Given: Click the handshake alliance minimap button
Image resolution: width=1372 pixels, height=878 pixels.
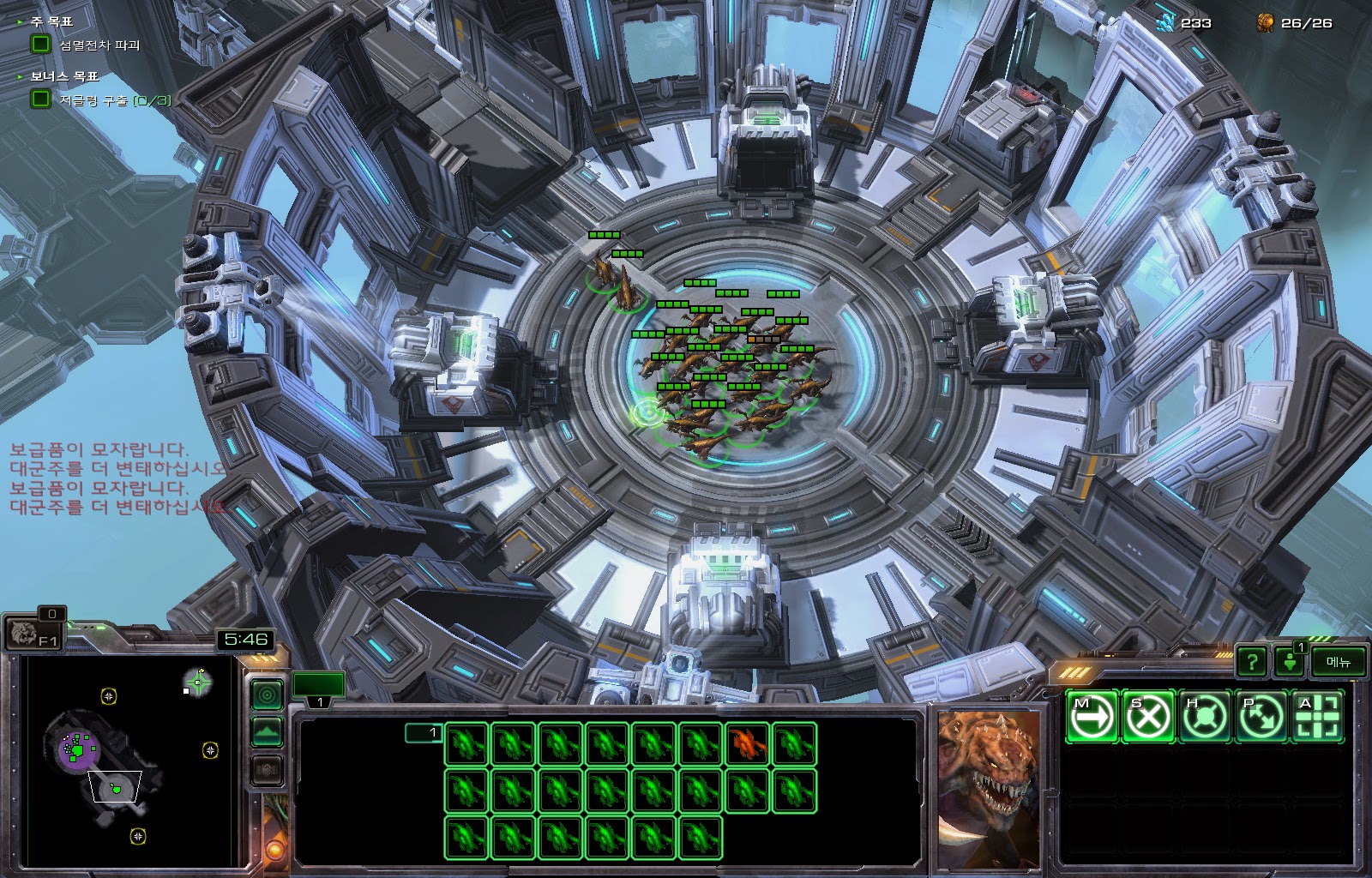Looking at the screenshot, I should (x=267, y=770).
